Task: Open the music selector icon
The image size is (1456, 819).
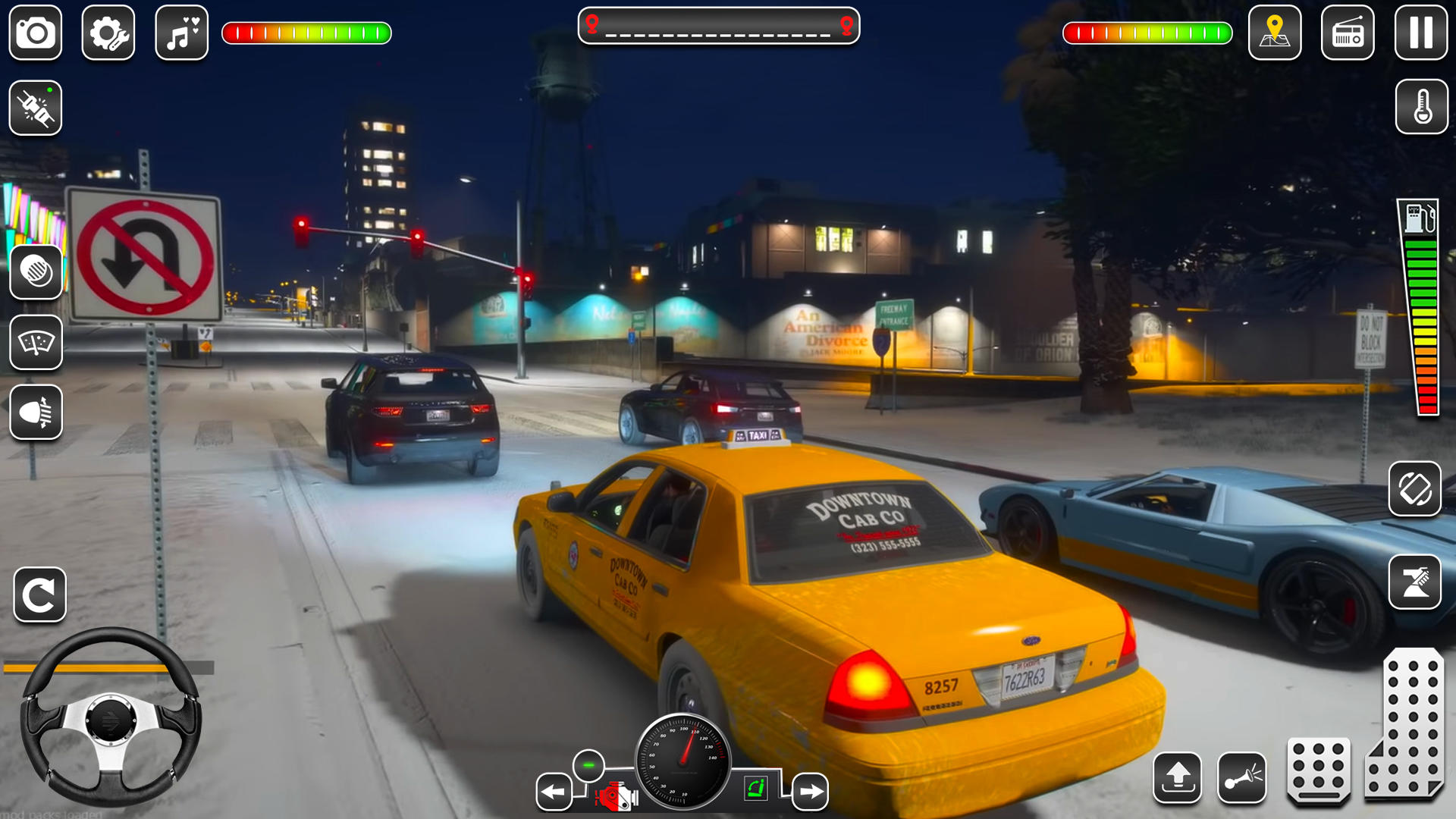Action: (x=180, y=33)
